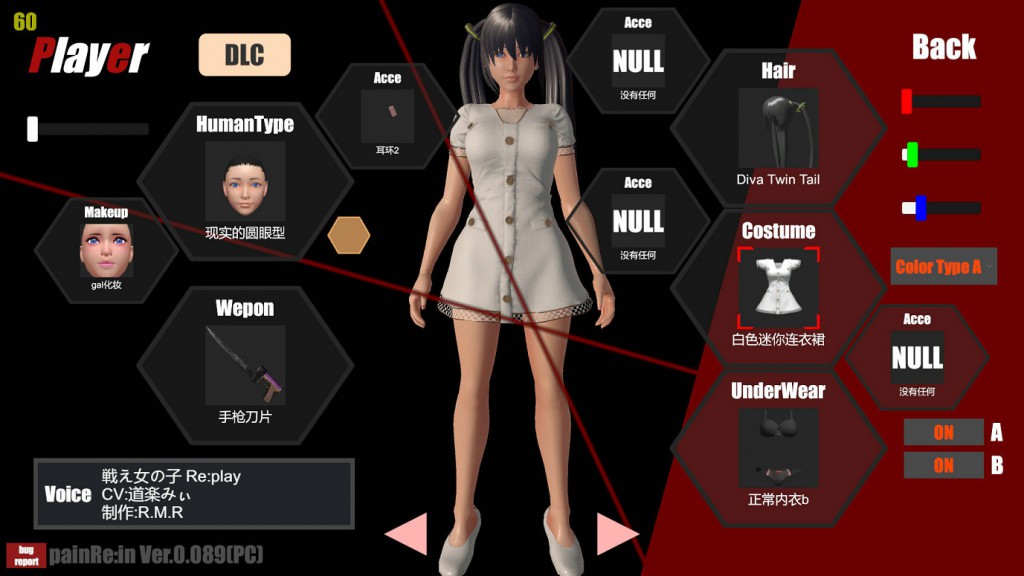Toggle the ON switch for B

click(943, 466)
